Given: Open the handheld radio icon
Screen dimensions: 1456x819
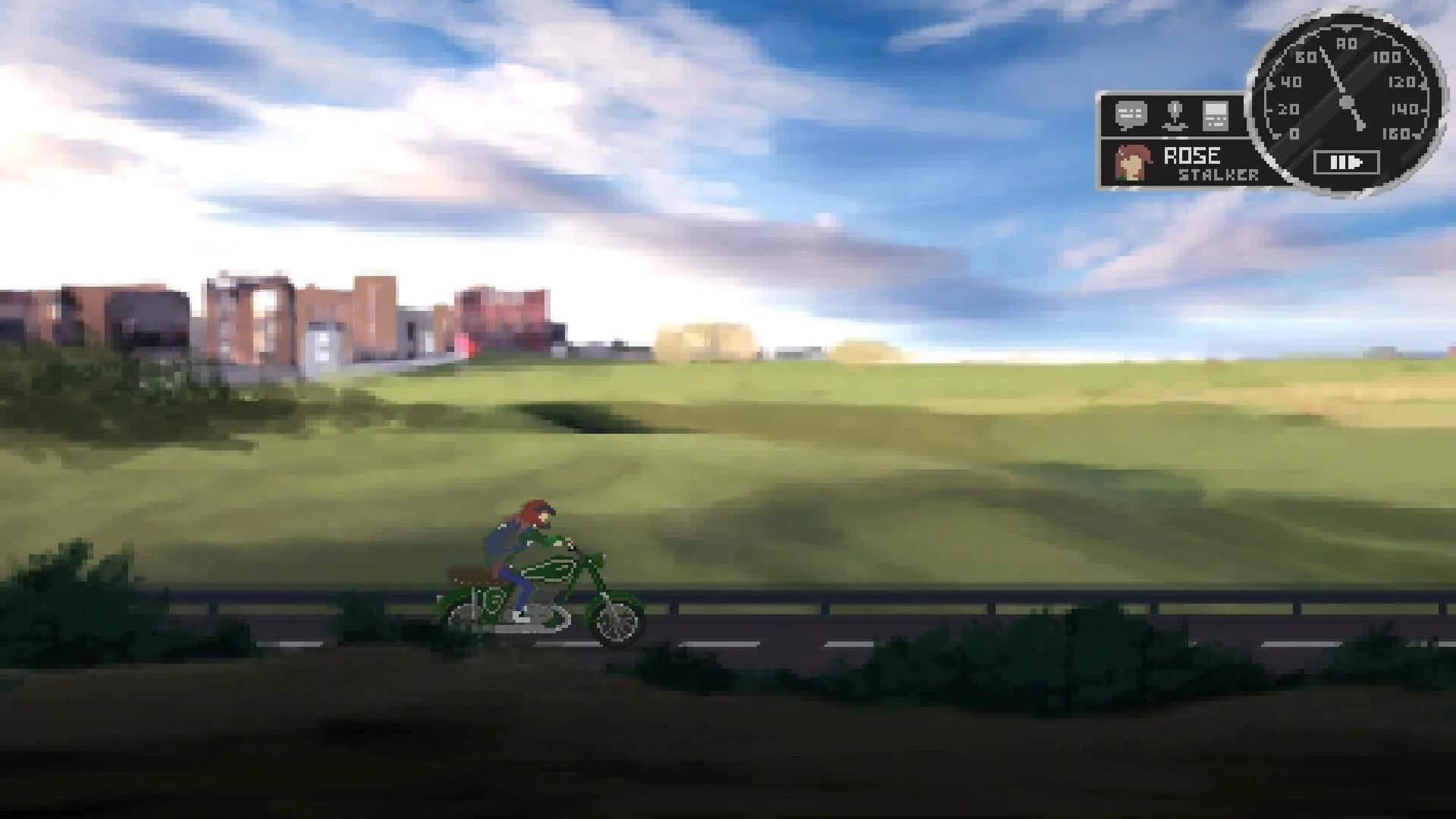Looking at the screenshot, I should point(1215,116).
